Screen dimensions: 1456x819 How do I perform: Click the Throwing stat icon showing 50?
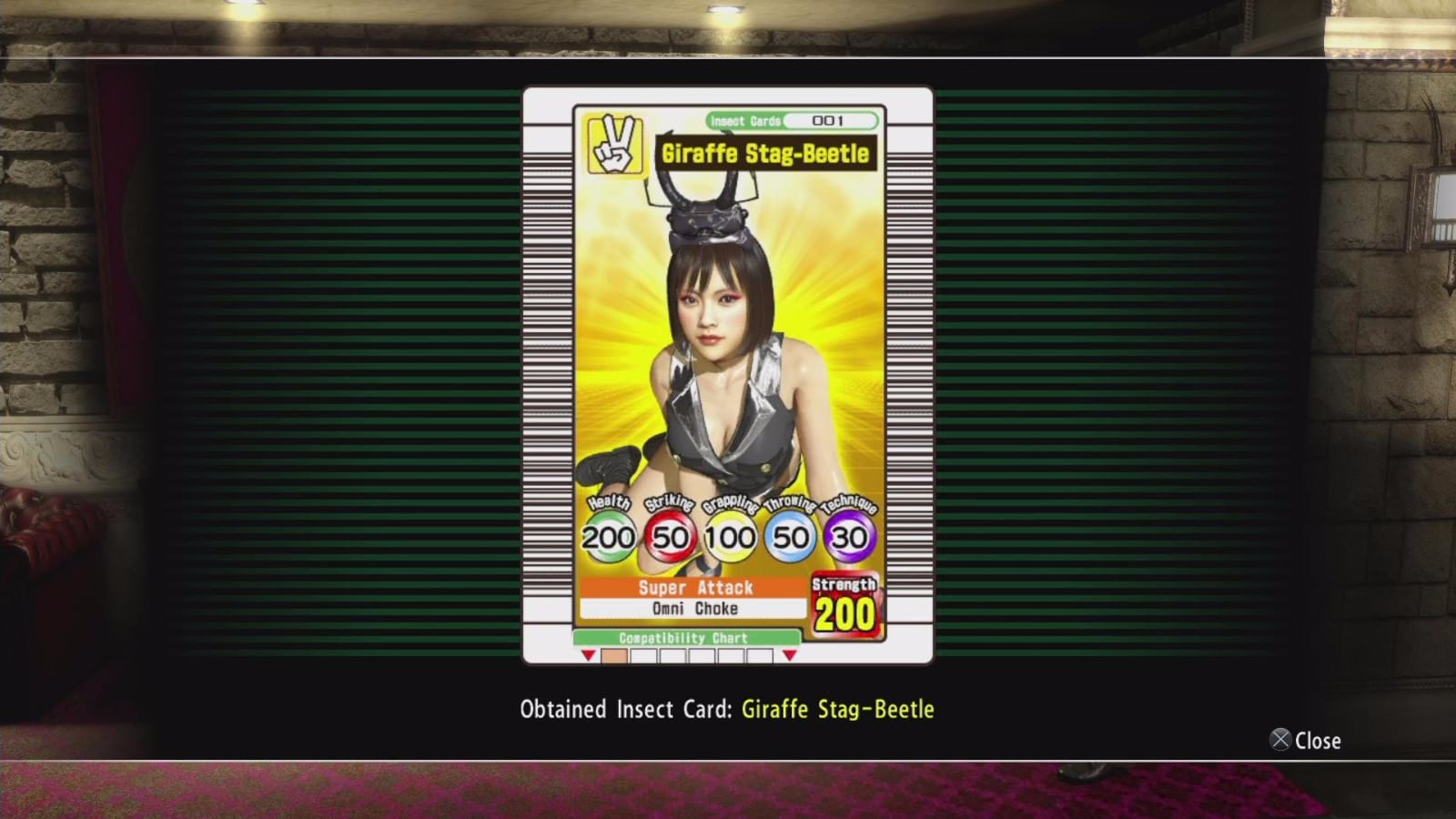[787, 536]
